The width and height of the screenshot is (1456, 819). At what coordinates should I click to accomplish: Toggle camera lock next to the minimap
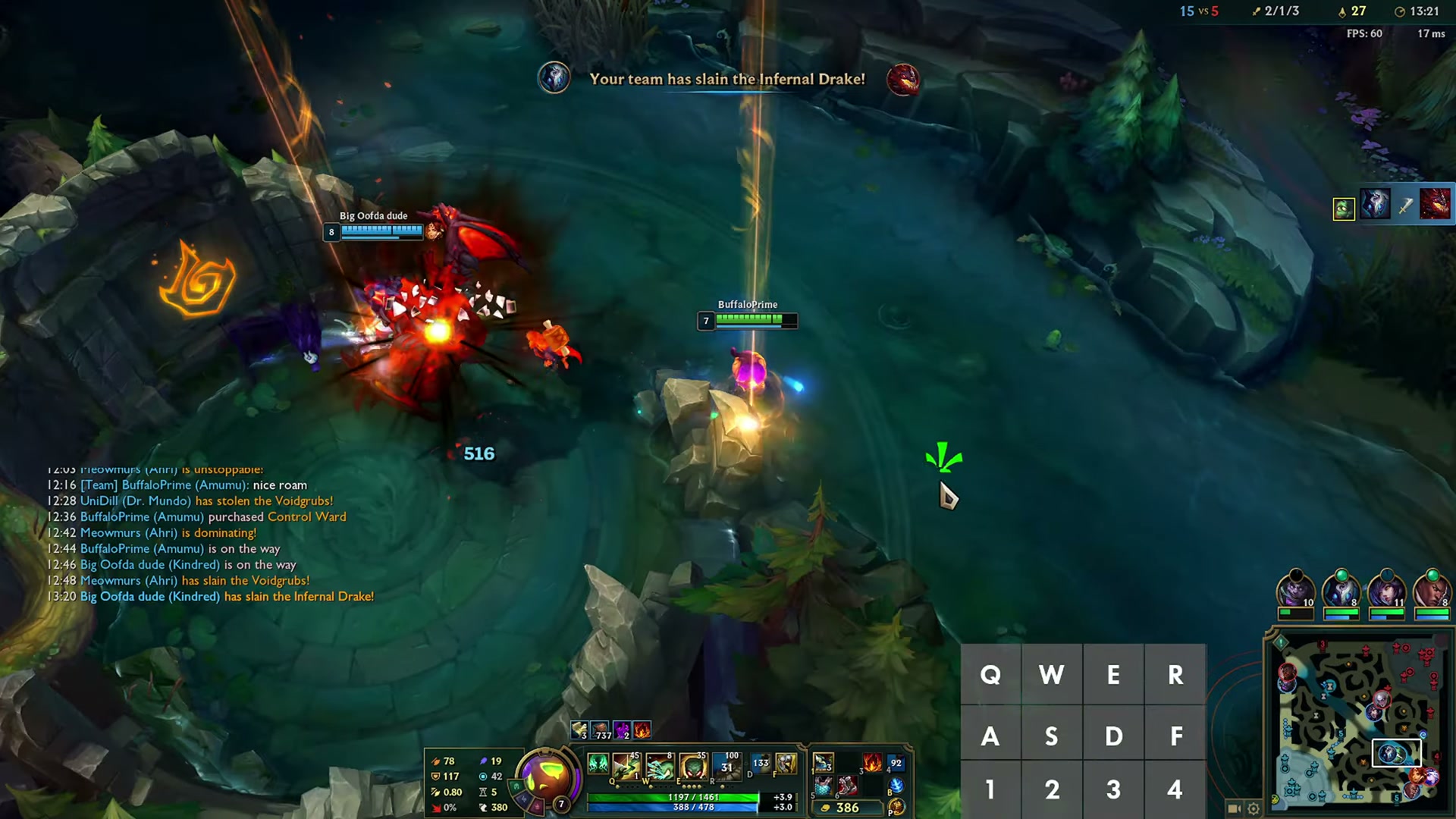(1235, 810)
